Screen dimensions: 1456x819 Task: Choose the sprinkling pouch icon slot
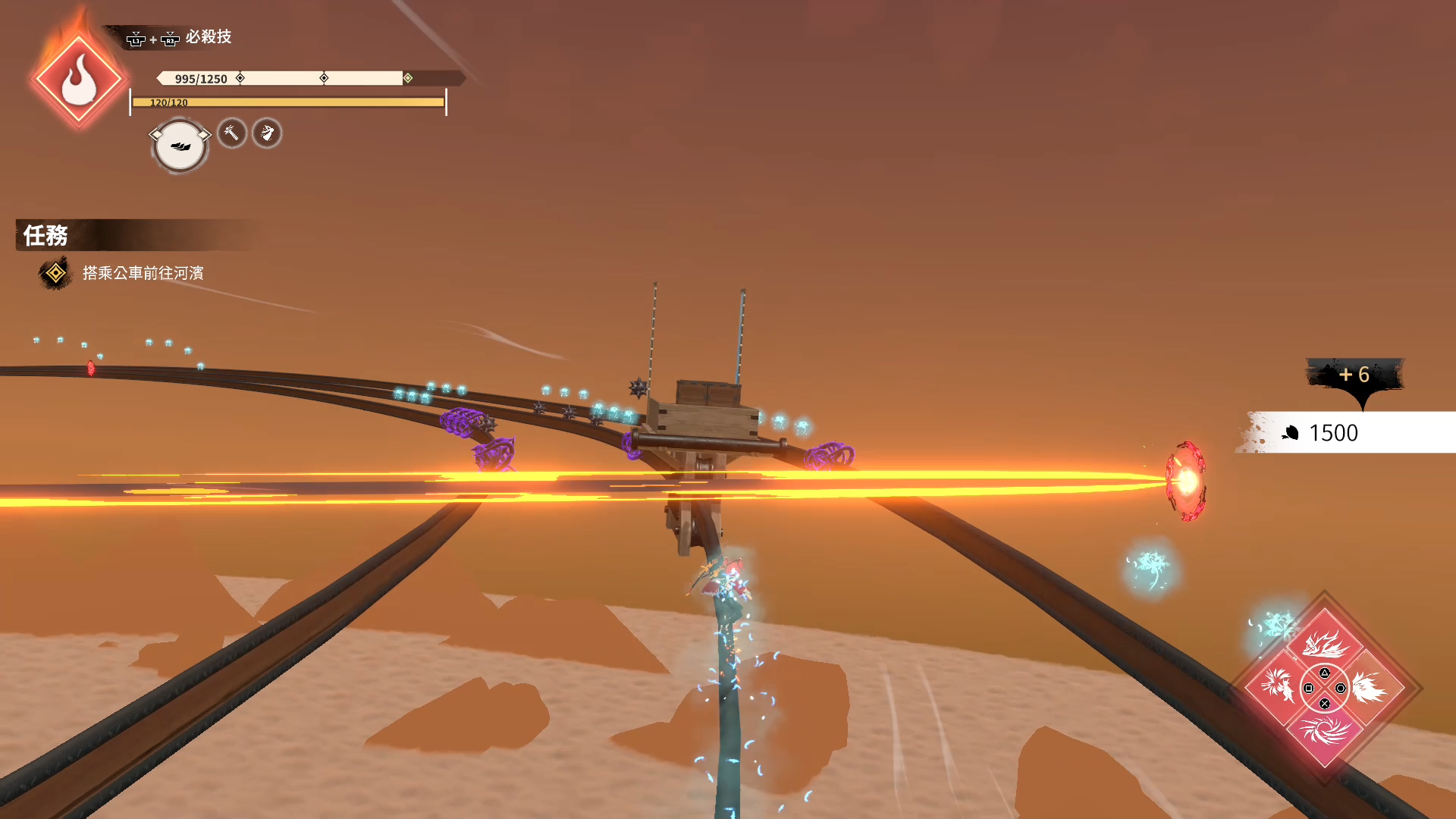(x=267, y=133)
